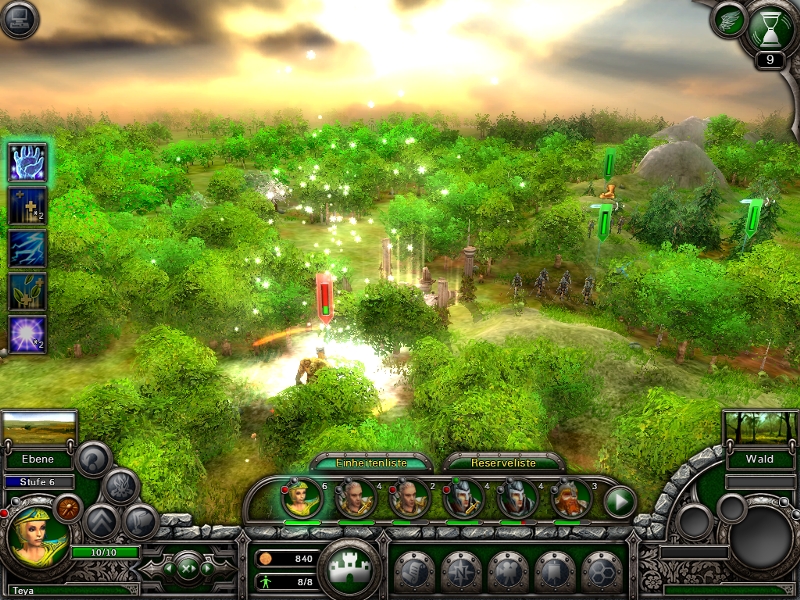The height and width of the screenshot is (600, 800).
Task: Open the system menu computer icon
Action: pos(19,19)
